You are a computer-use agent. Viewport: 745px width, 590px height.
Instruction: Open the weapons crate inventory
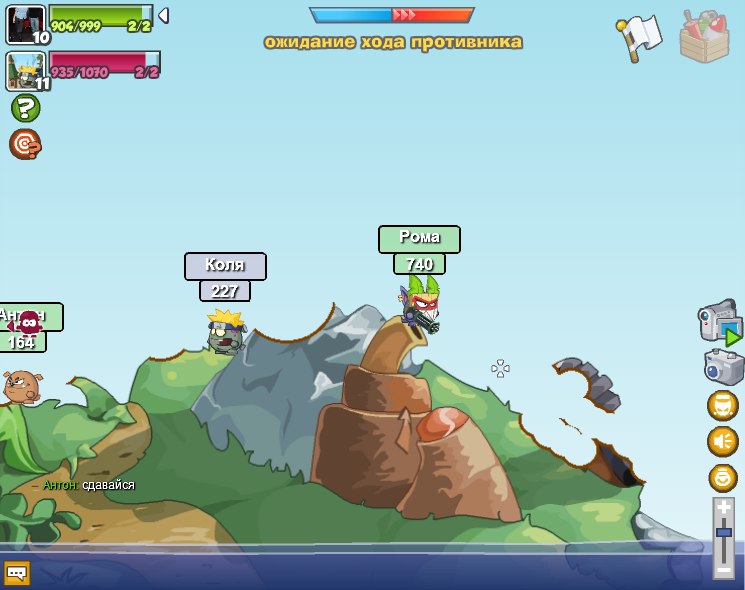(704, 38)
